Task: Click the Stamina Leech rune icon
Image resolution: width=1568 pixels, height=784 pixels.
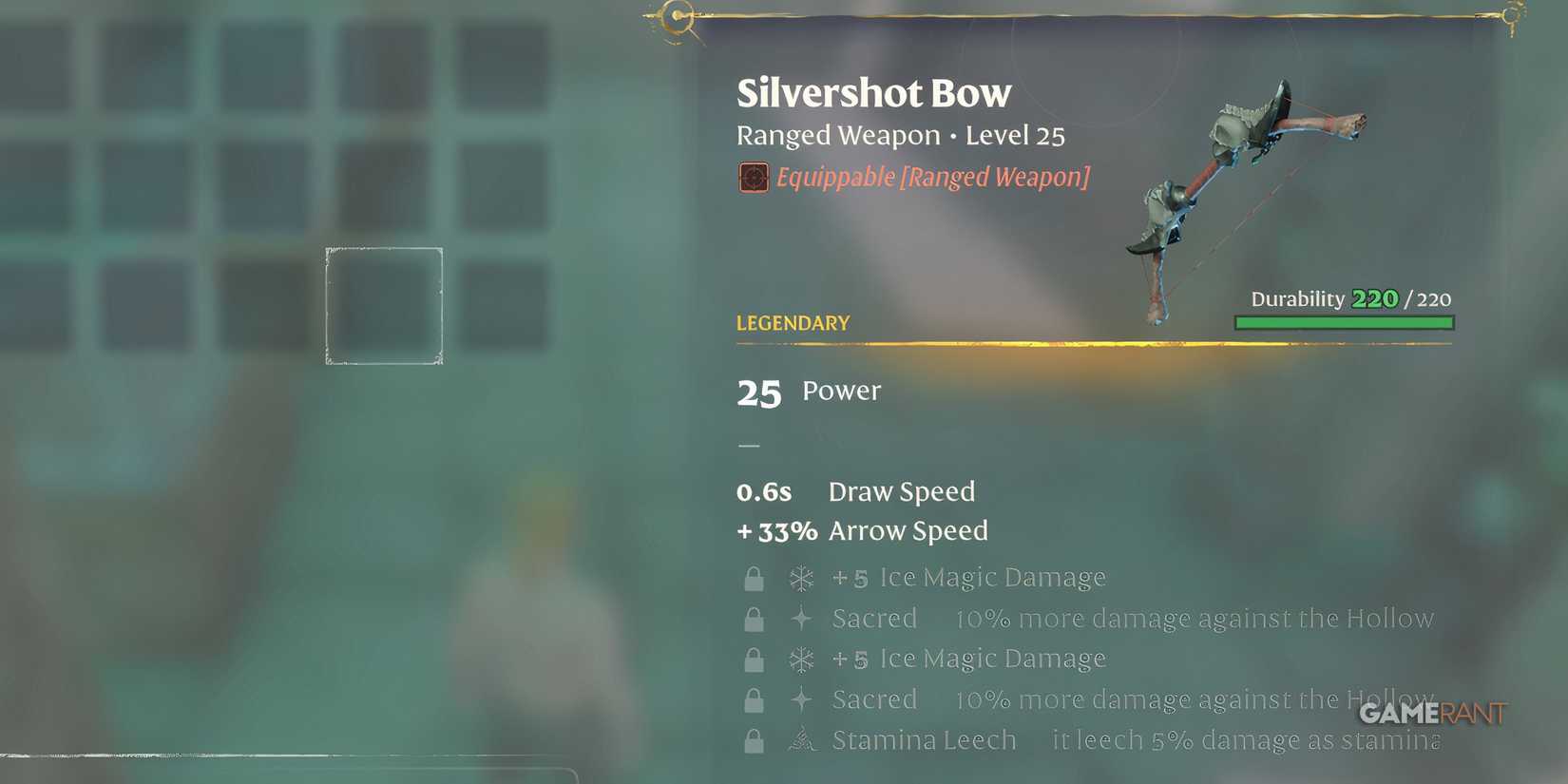Action: 801,740
